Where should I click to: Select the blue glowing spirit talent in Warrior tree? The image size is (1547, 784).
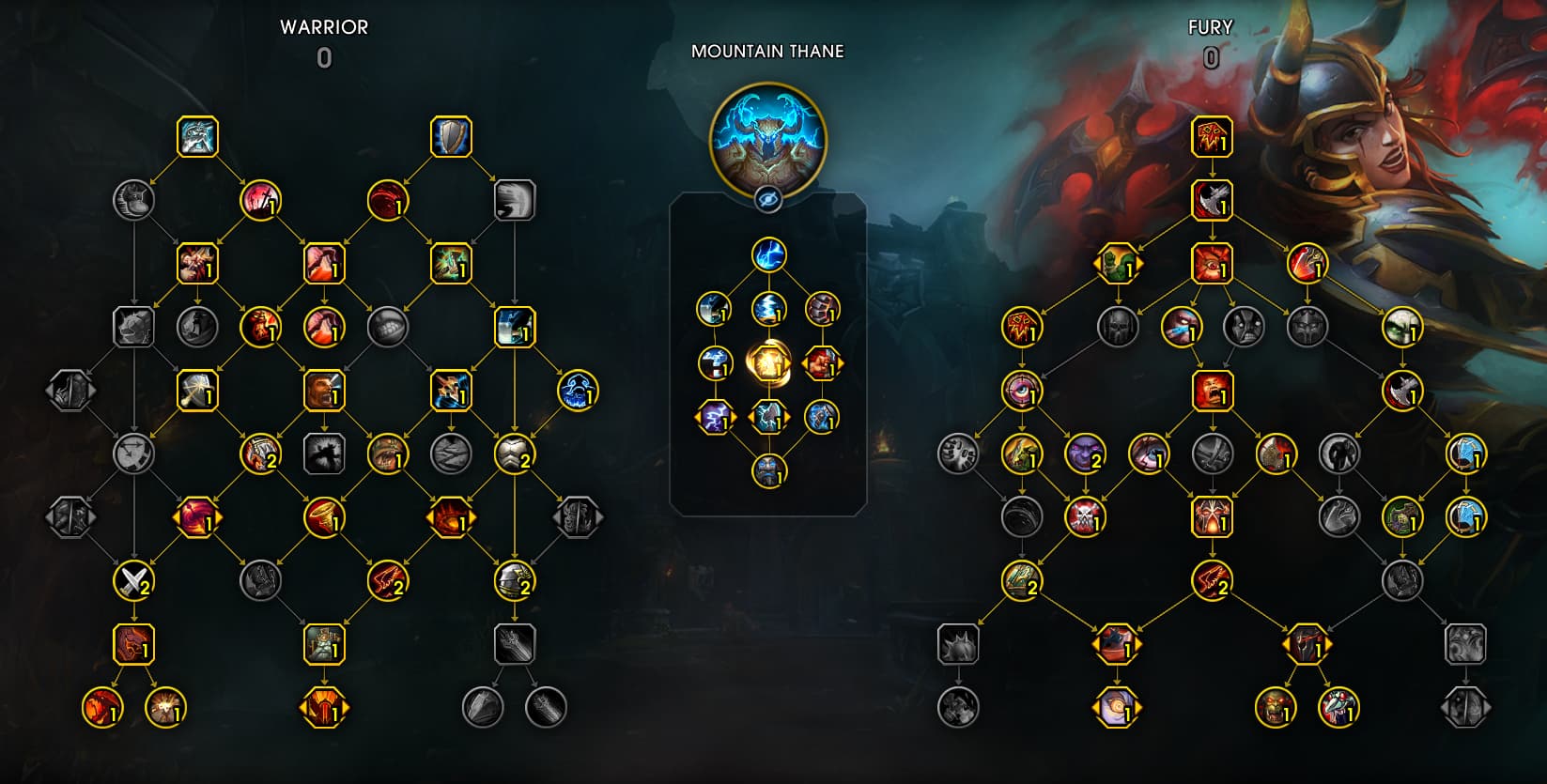578,391
